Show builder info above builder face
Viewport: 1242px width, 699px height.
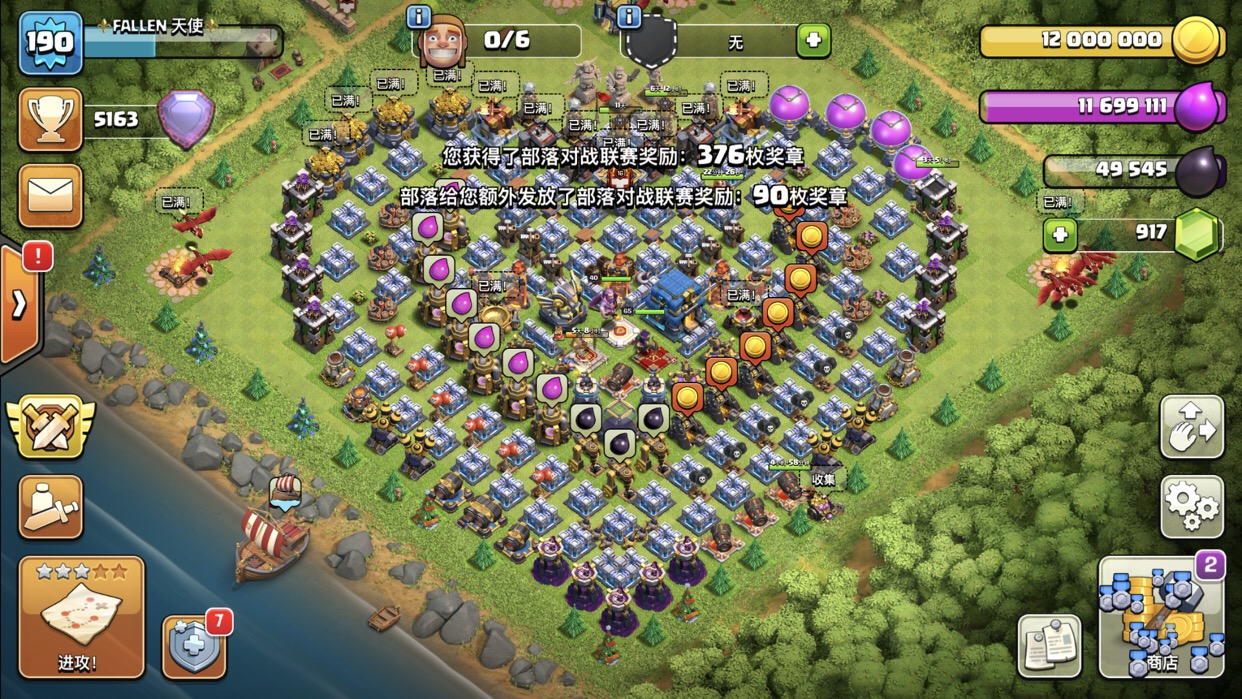(x=418, y=16)
